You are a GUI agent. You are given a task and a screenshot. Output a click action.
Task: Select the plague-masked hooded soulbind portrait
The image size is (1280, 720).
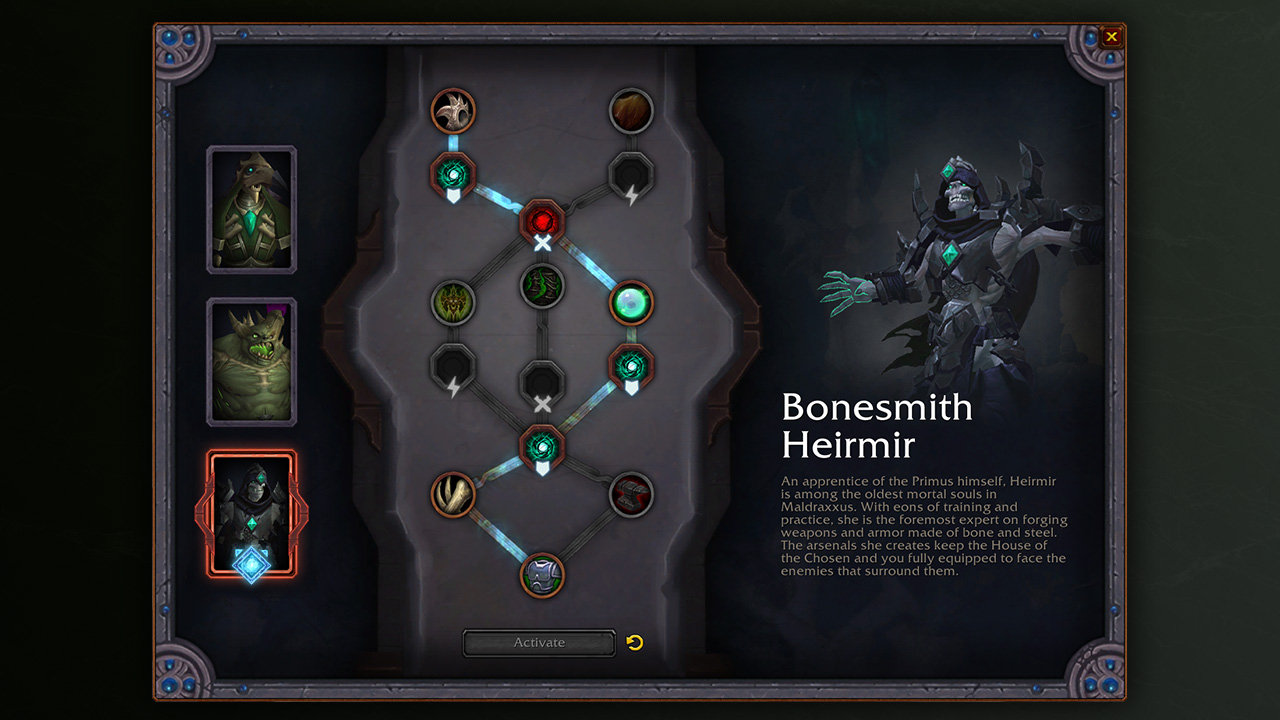click(251, 210)
